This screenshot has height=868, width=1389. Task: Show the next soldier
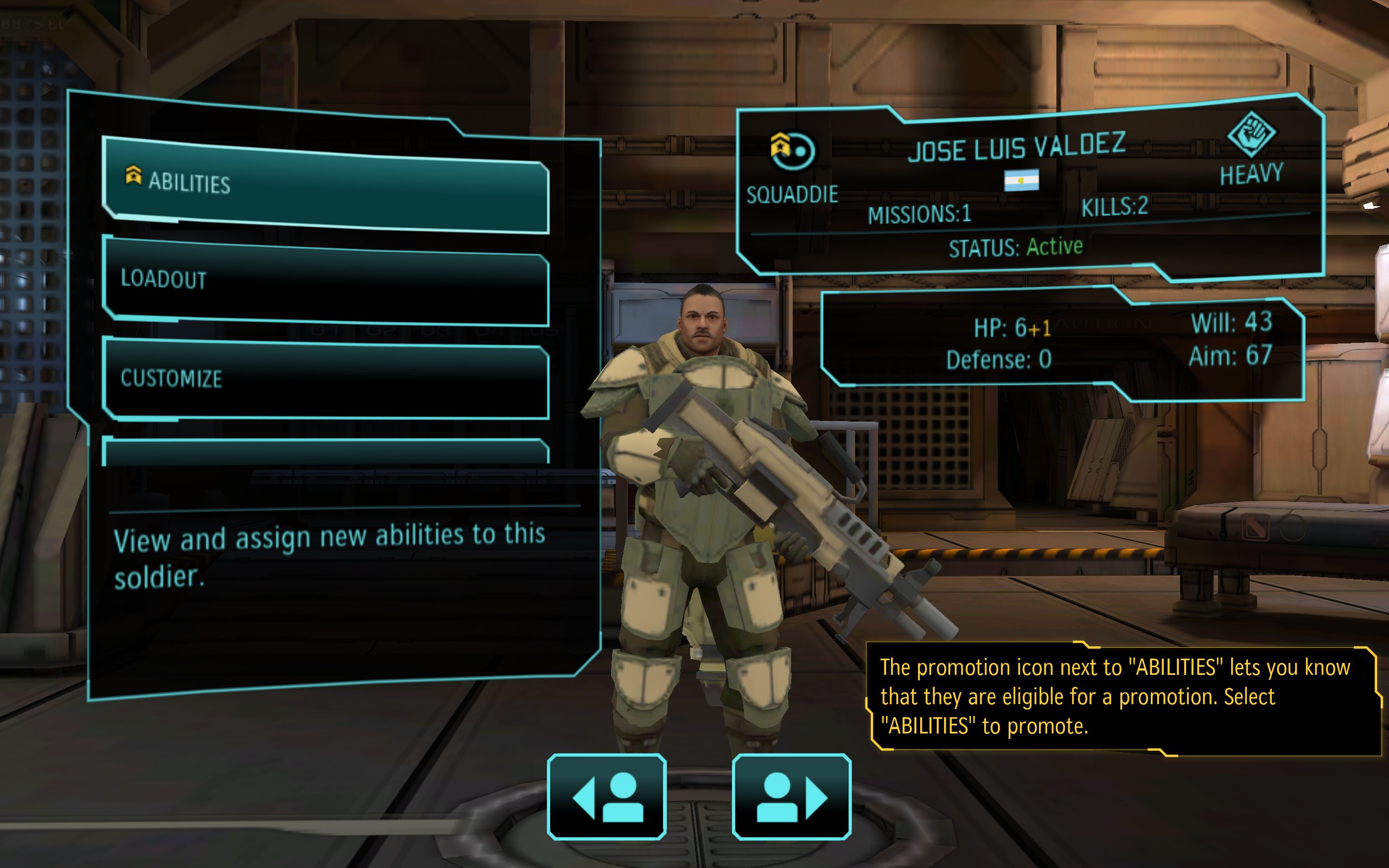792,796
